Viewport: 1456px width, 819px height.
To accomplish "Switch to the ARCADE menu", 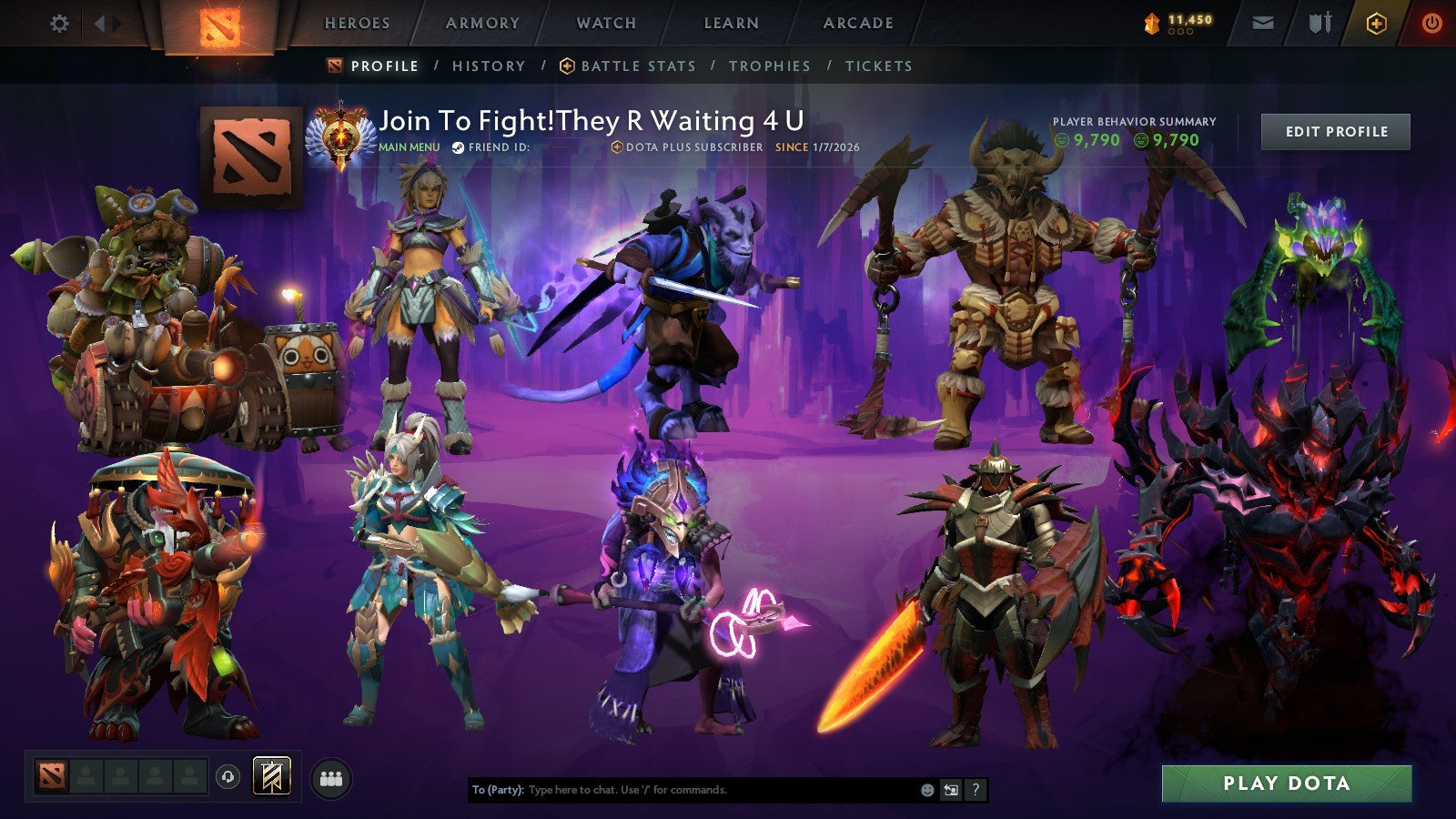I will coord(859,25).
